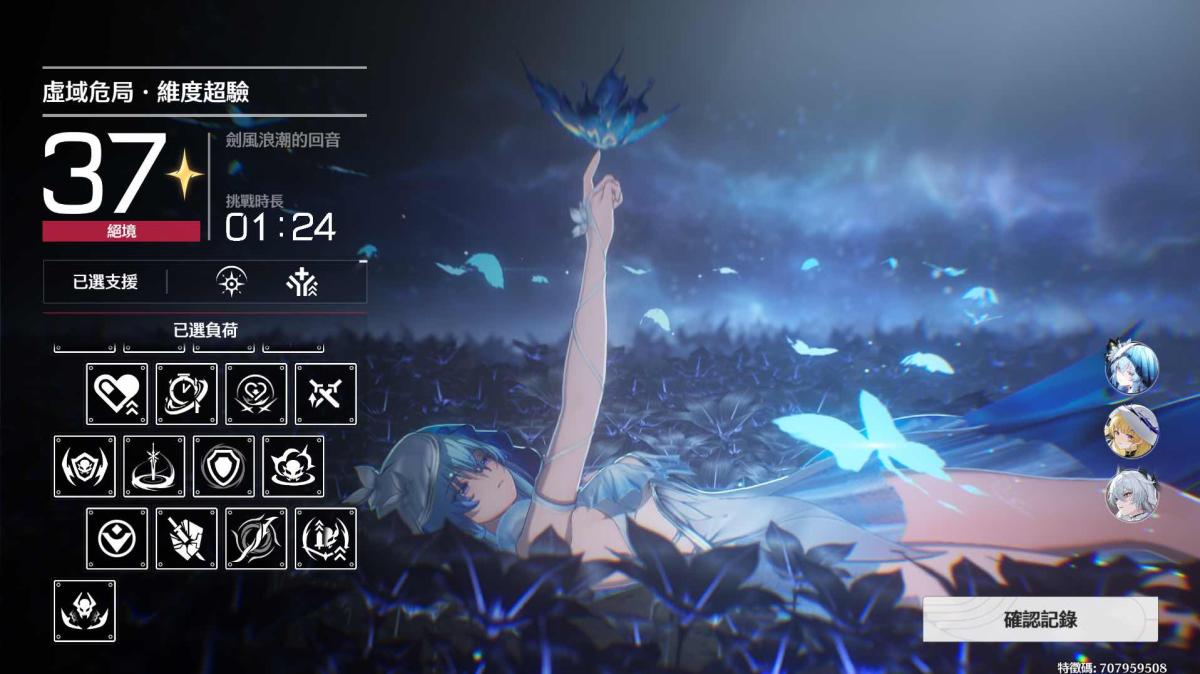1200x674 pixels.
Task: Select the blue-haired character portrait
Action: [x=1131, y=366]
